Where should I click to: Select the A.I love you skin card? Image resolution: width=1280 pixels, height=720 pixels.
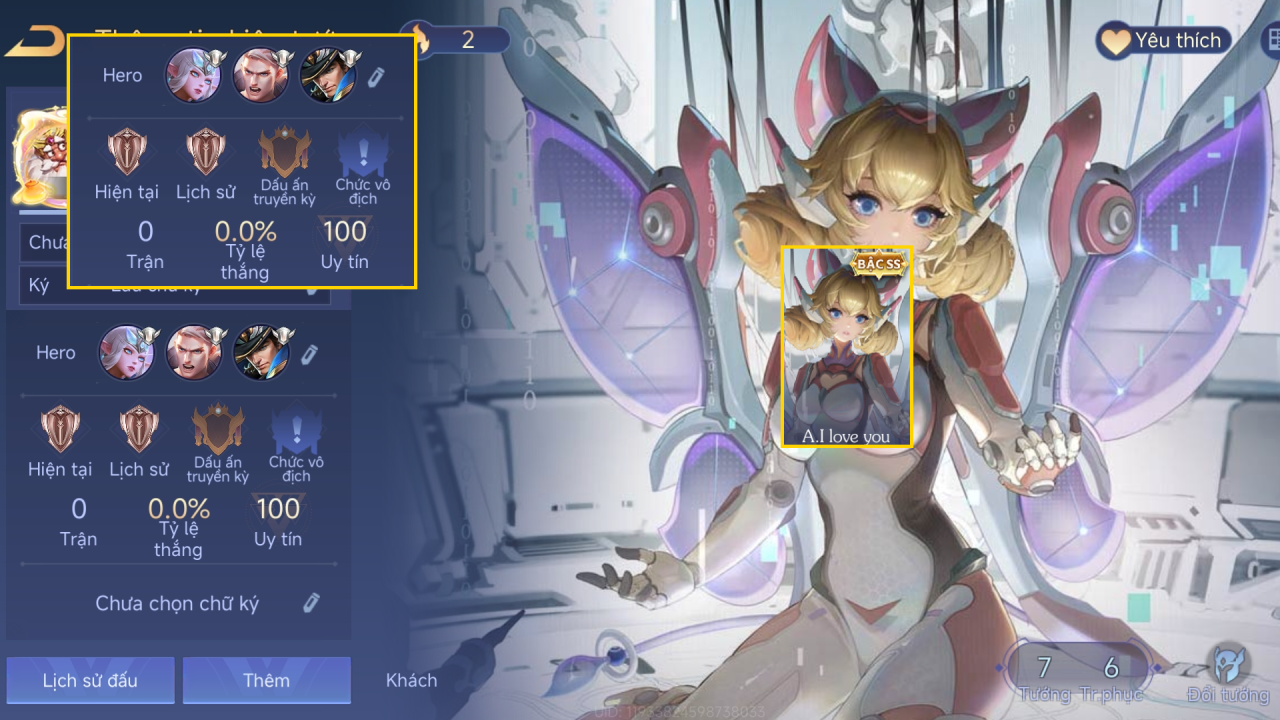[x=847, y=346]
